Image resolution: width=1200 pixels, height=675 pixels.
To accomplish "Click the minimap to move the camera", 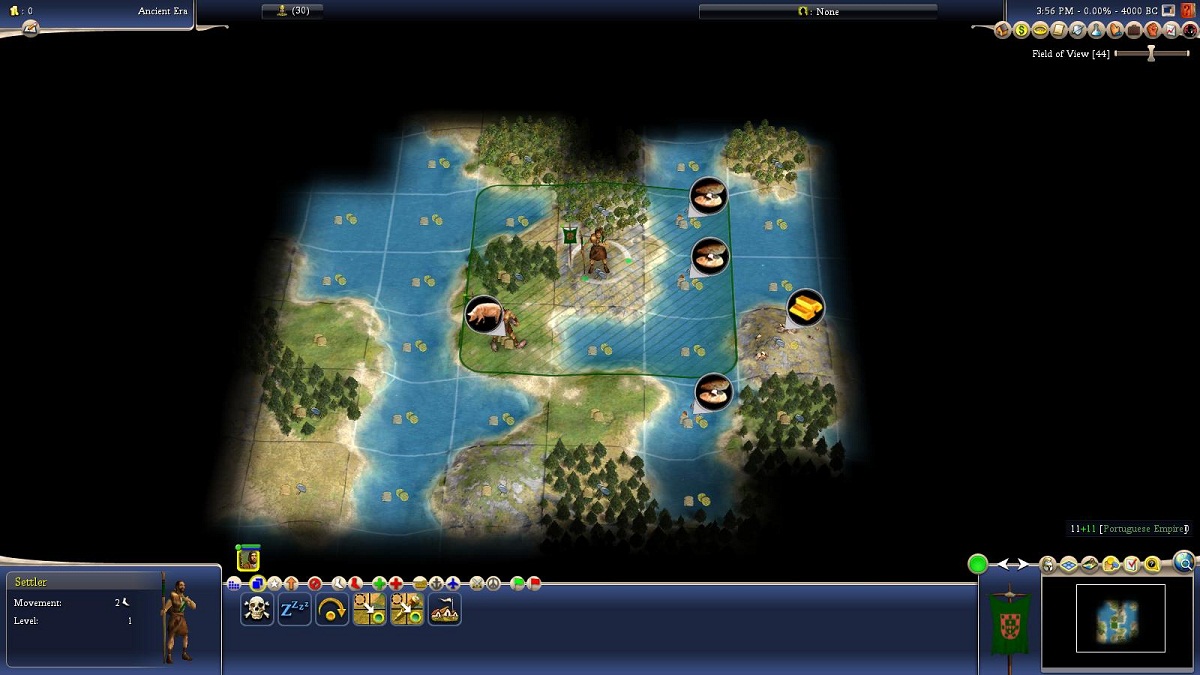I will [1120, 620].
